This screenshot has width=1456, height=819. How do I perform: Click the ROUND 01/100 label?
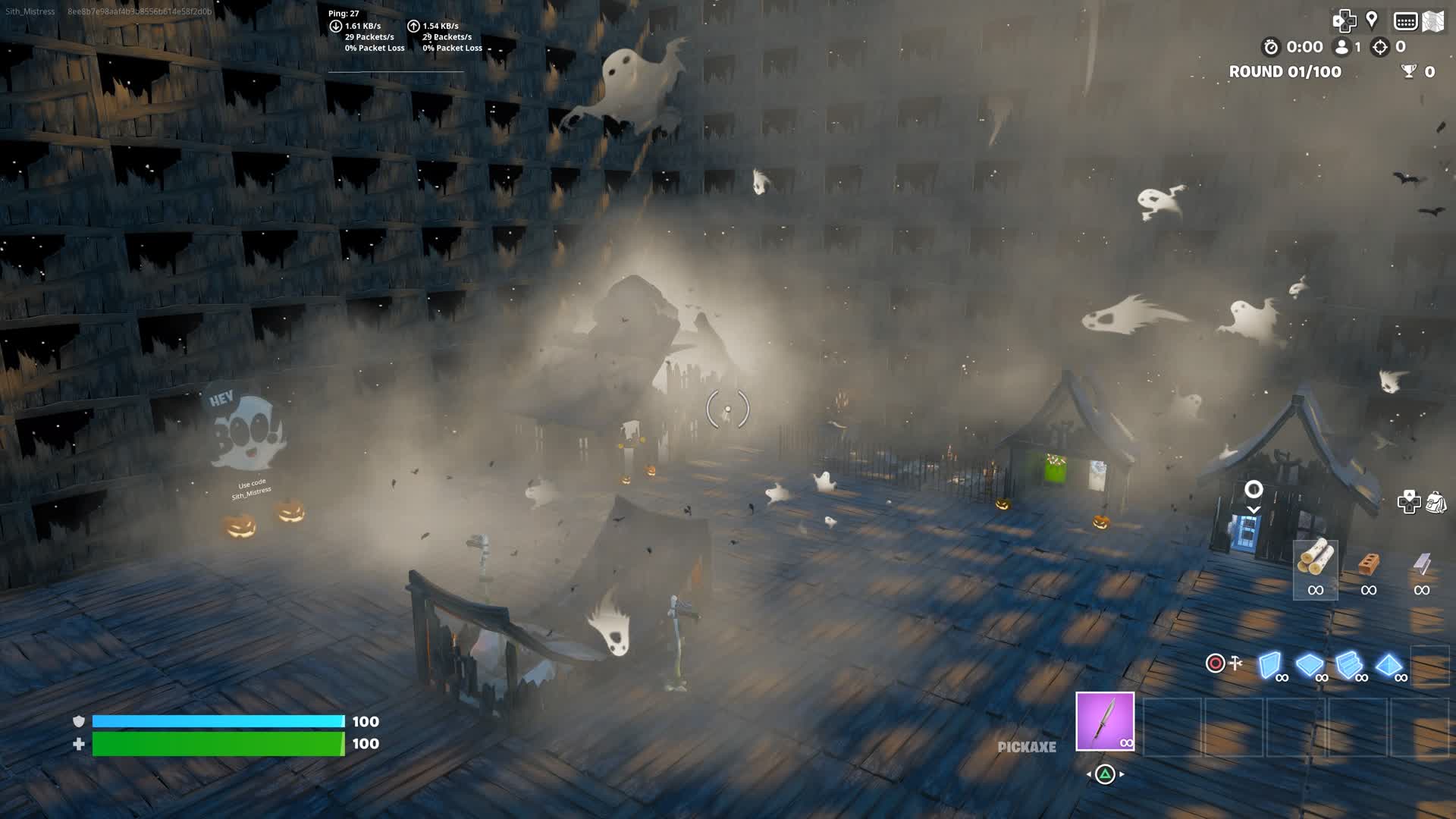pos(1285,72)
